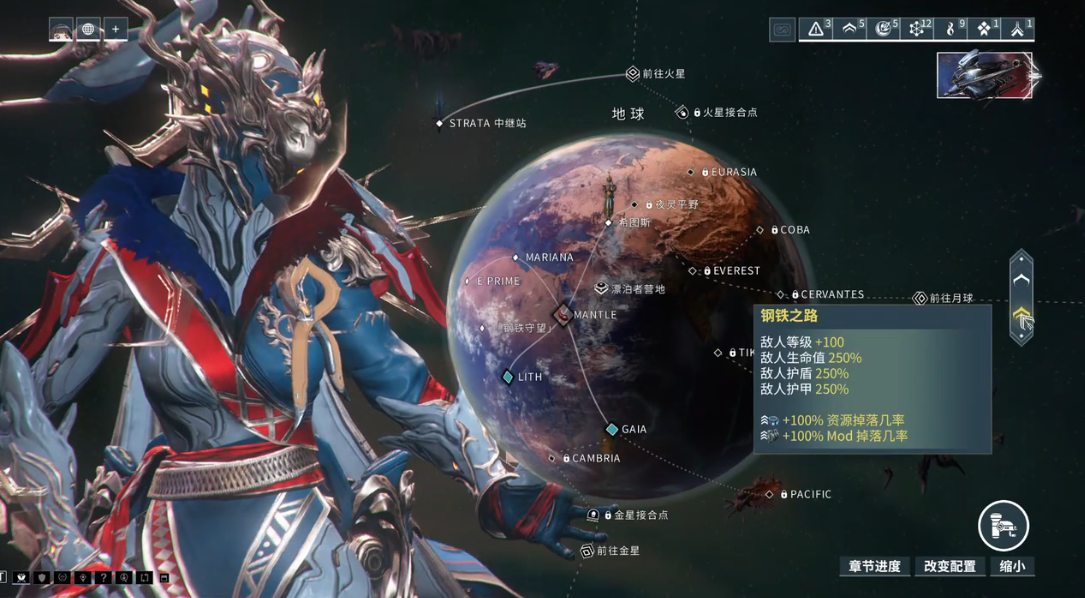Screen dimensions: 1085x598
Task: Choose the 前往月球 go-to-Lua marker
Action: 920,298
